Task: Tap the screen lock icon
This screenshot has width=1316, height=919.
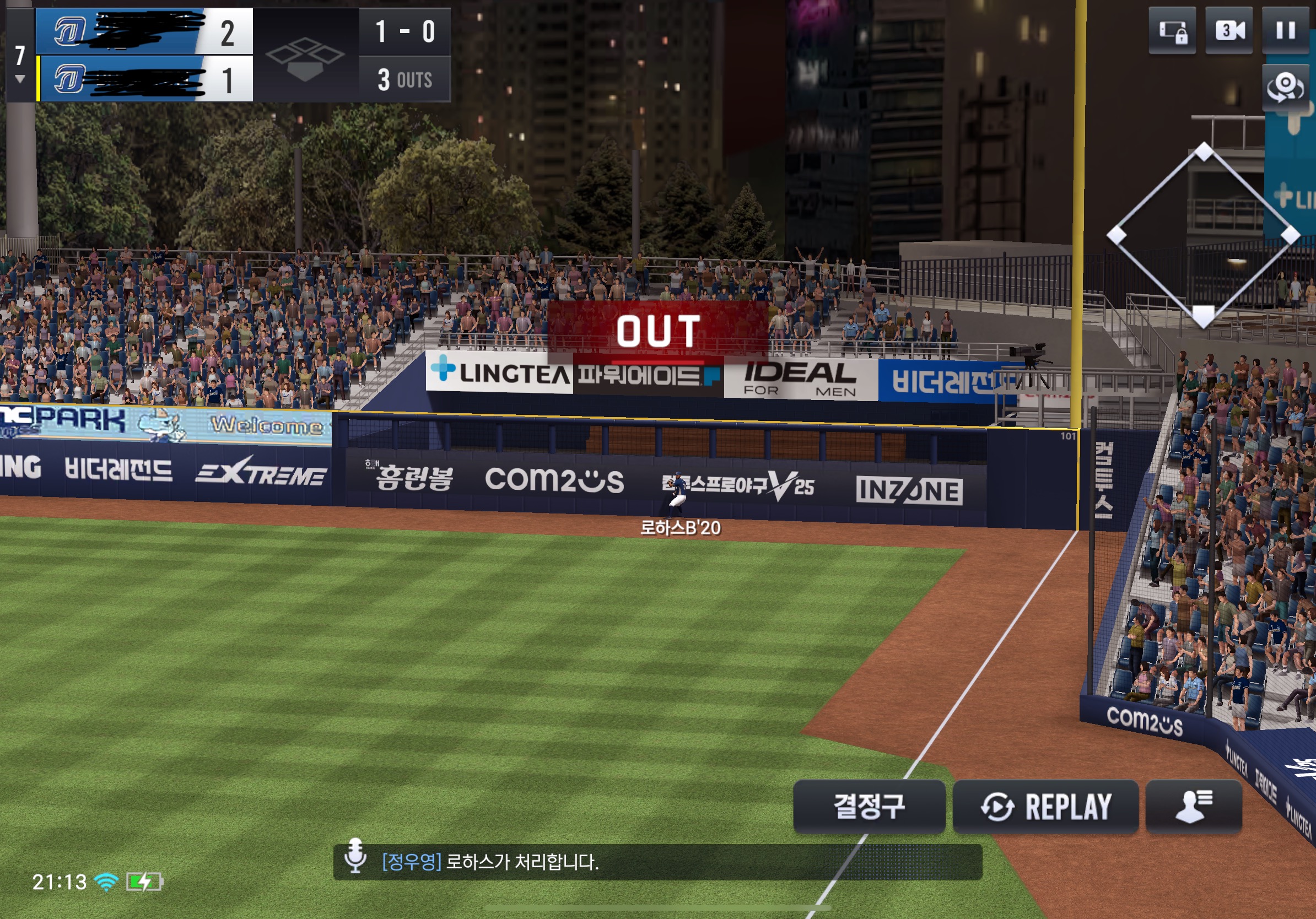Action: (x=1172, y=30)
